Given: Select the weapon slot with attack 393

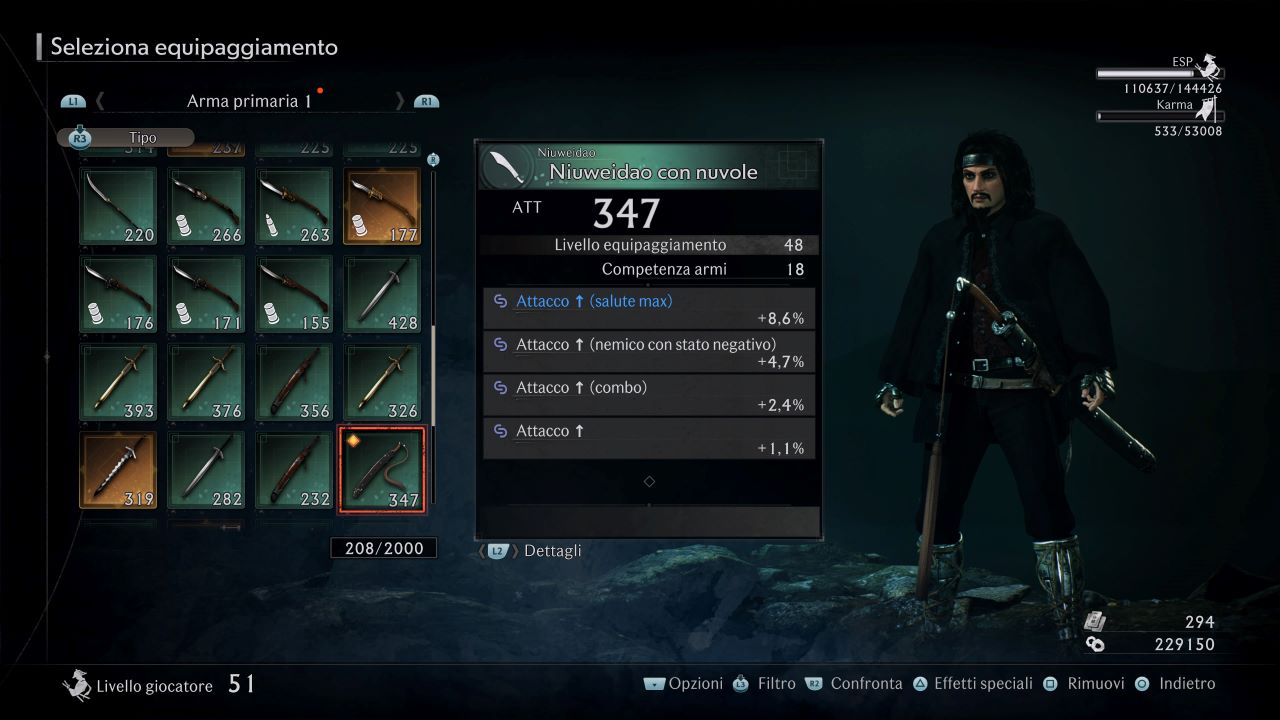Looking at the screenshot, I should (118, 381).
